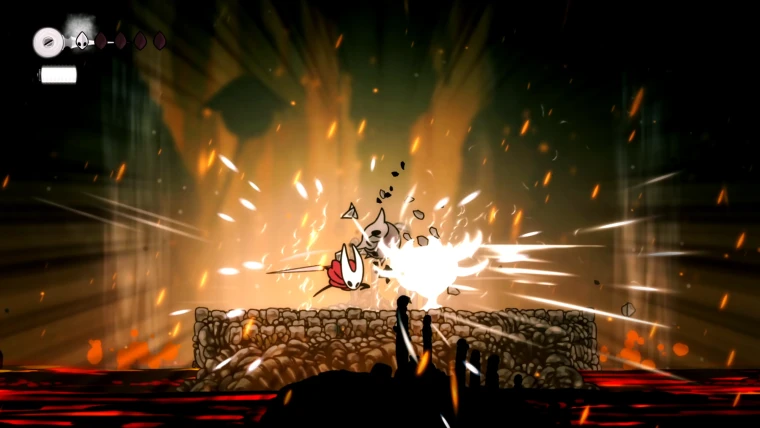Click the silk spool icon

click(47, 41)
